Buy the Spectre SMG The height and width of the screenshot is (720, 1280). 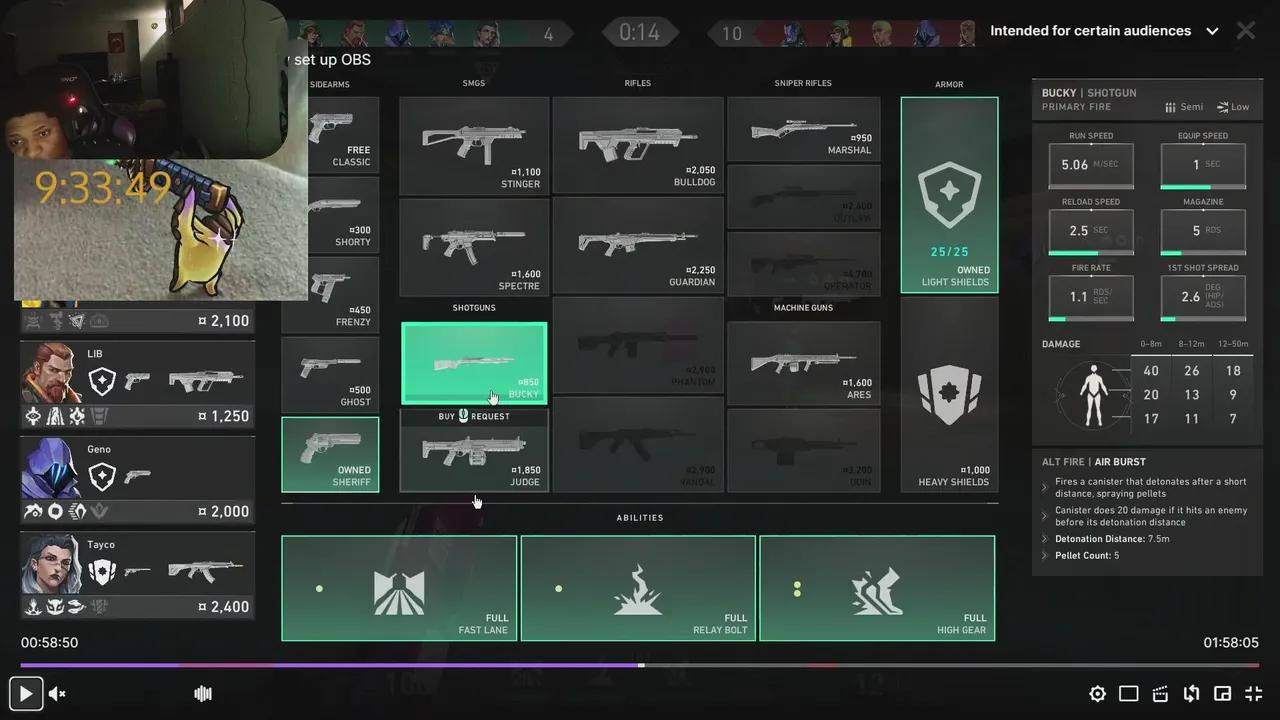click(474, 248)
